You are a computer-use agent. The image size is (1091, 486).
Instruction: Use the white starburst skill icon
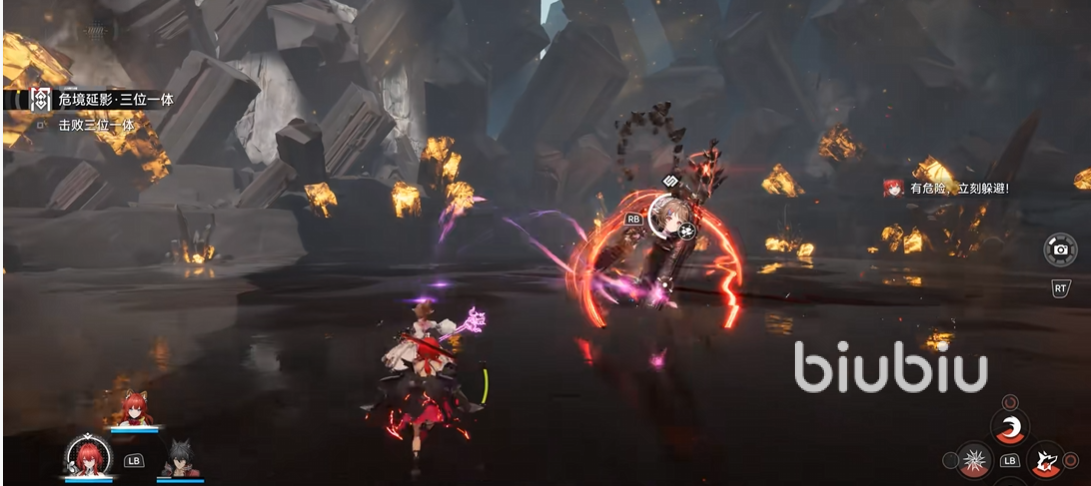coord(973,461)
